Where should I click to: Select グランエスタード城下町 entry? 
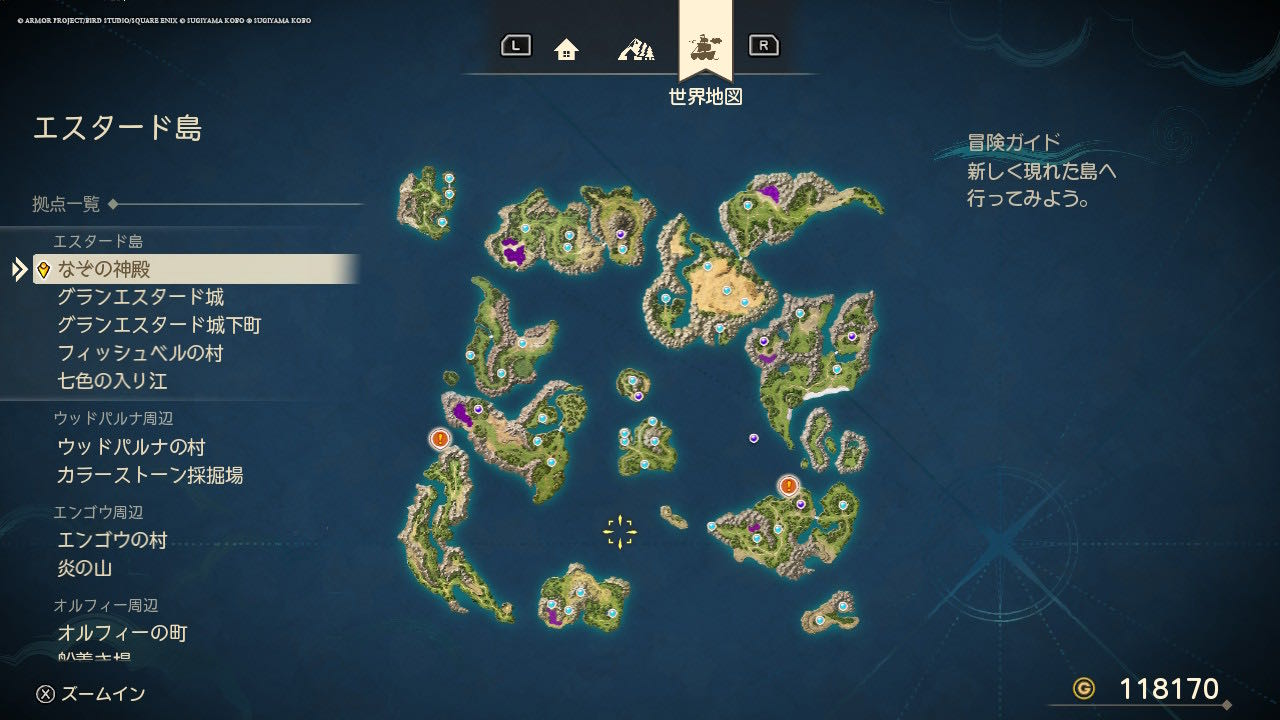coord(159,325)
